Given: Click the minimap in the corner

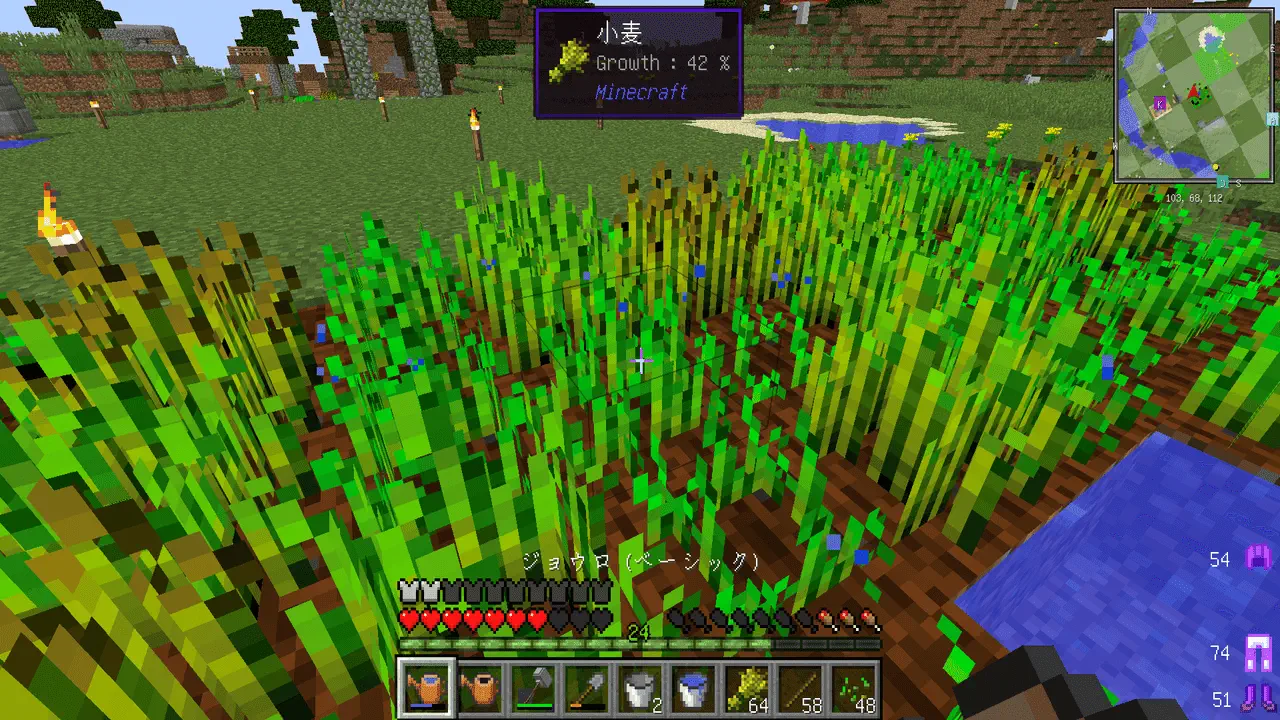Looking at the screenshot, I should tap(1196, 96).
